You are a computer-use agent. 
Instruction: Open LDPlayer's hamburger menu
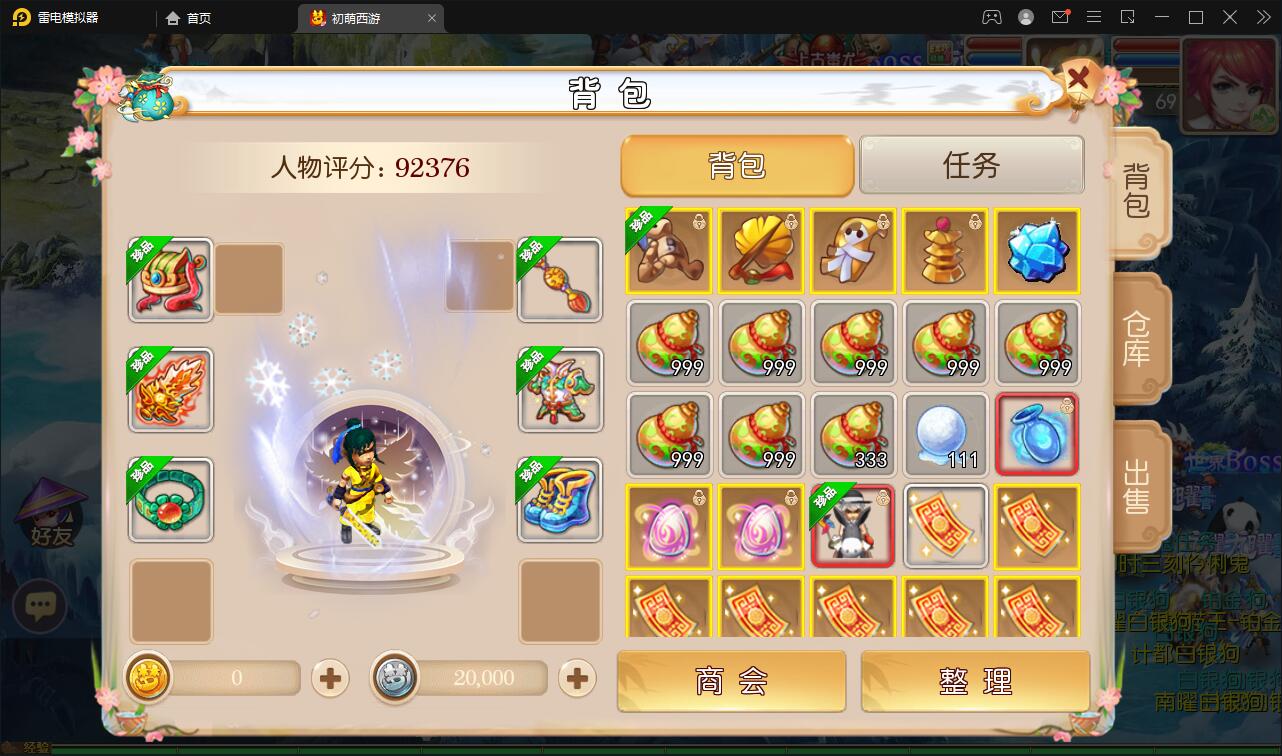pos(1094,17)
